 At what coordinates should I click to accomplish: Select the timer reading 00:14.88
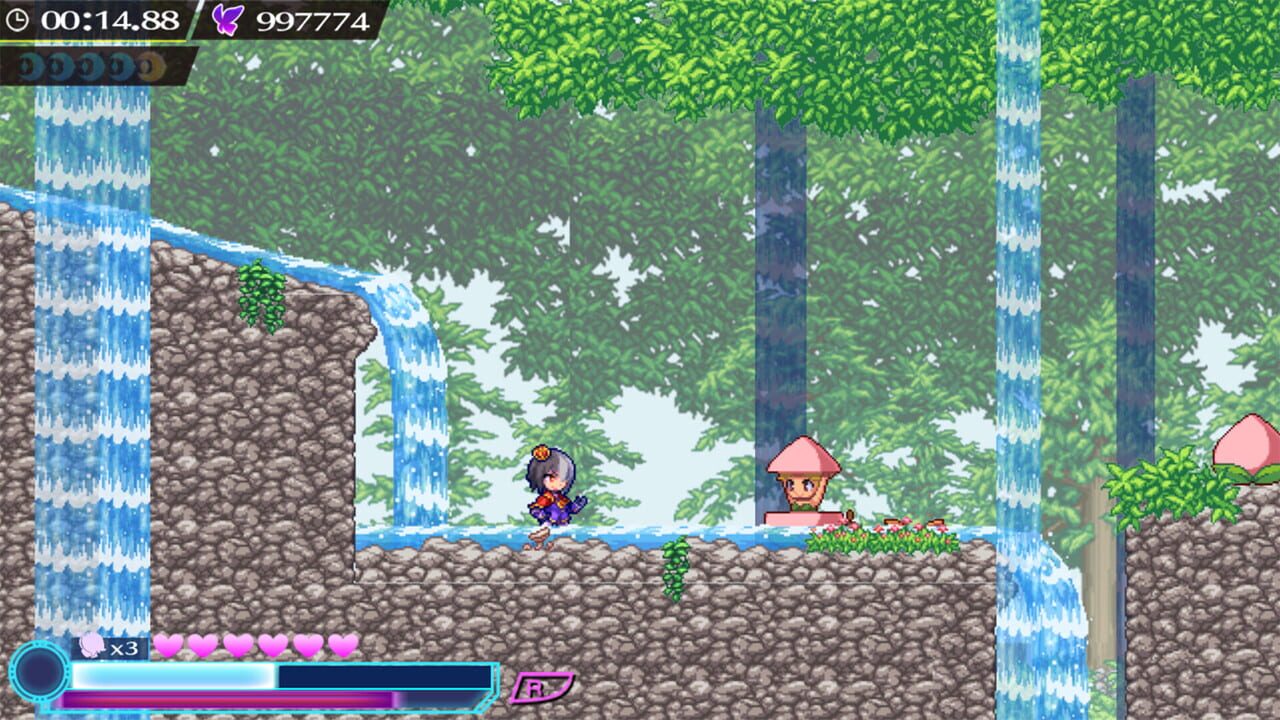click(x=110, y=18)
